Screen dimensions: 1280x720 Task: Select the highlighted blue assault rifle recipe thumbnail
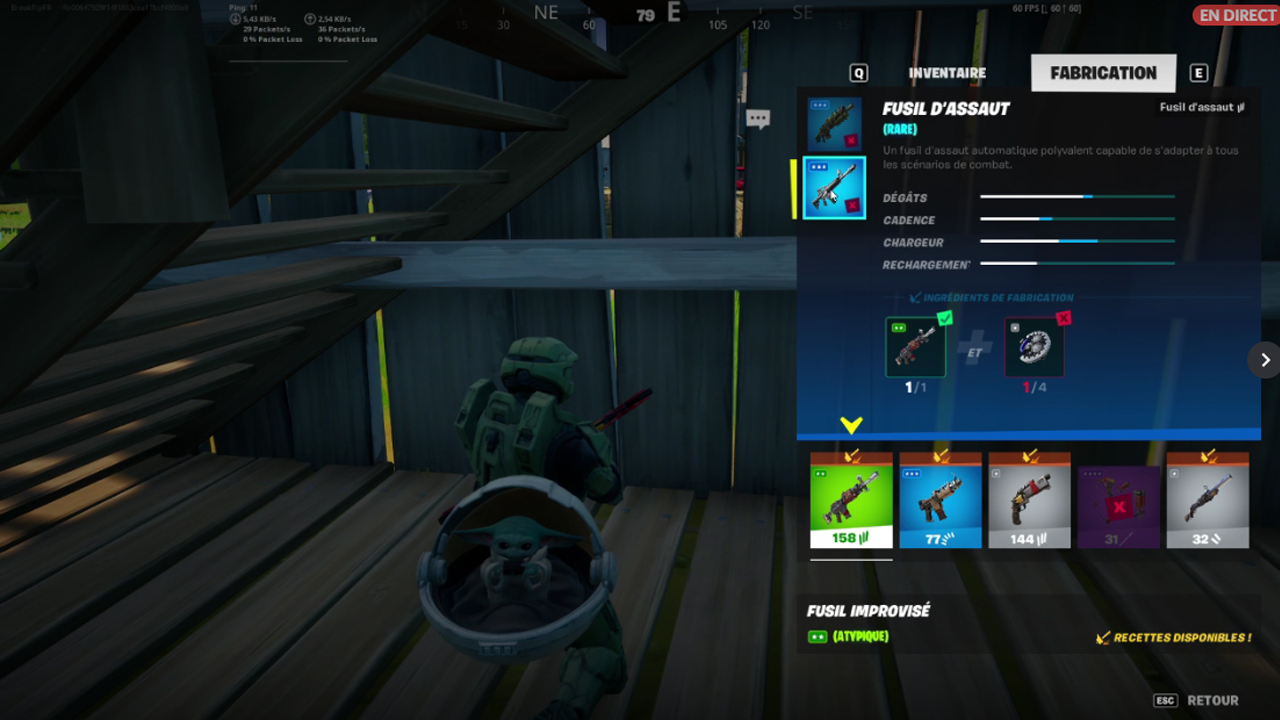[834, 187]
